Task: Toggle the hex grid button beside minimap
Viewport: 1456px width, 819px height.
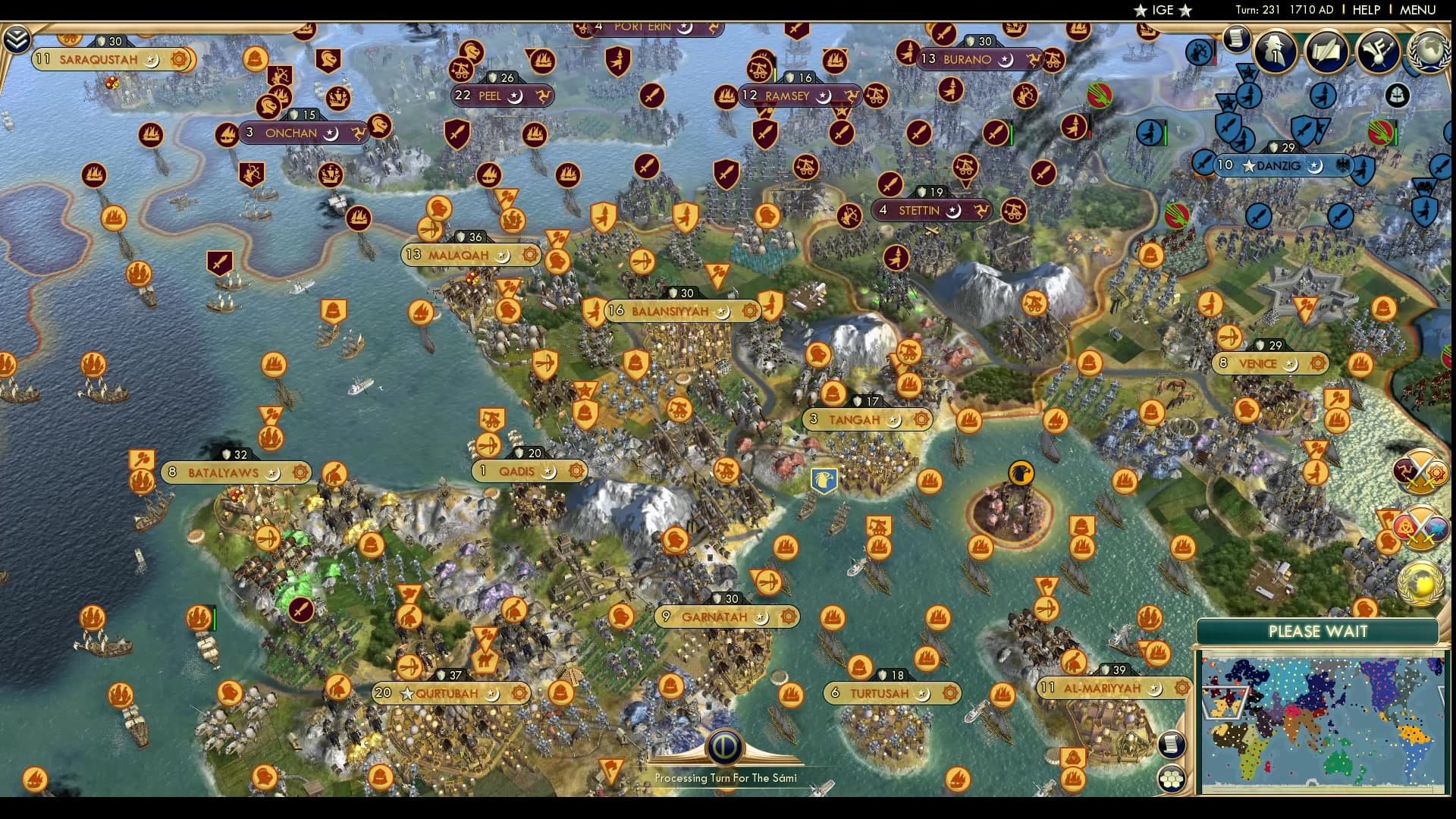Action: click(1171, 778)
